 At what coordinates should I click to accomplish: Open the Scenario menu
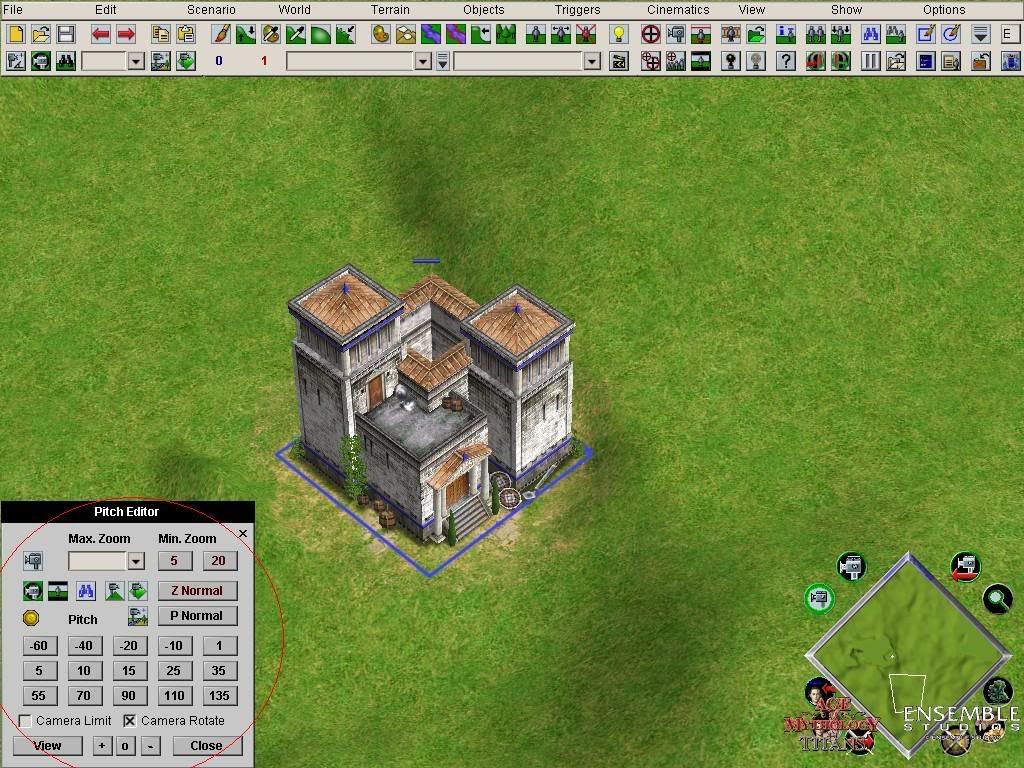211,10
